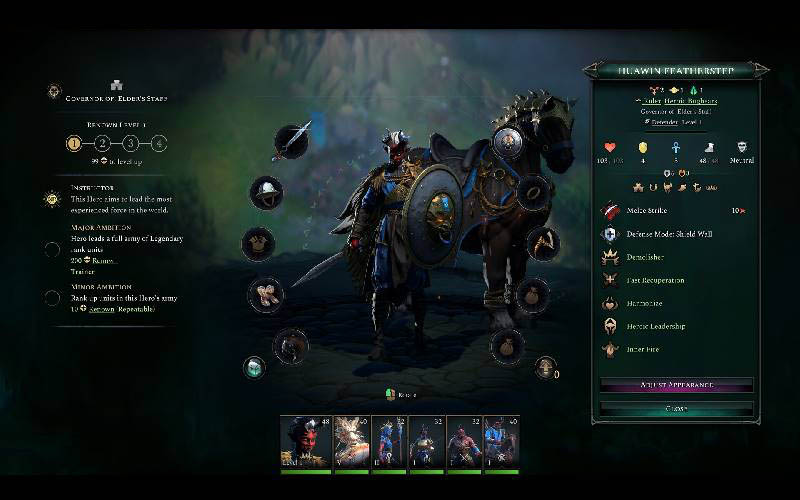Click the Ruler: Heroic Bugbears link

click(677, 101)
